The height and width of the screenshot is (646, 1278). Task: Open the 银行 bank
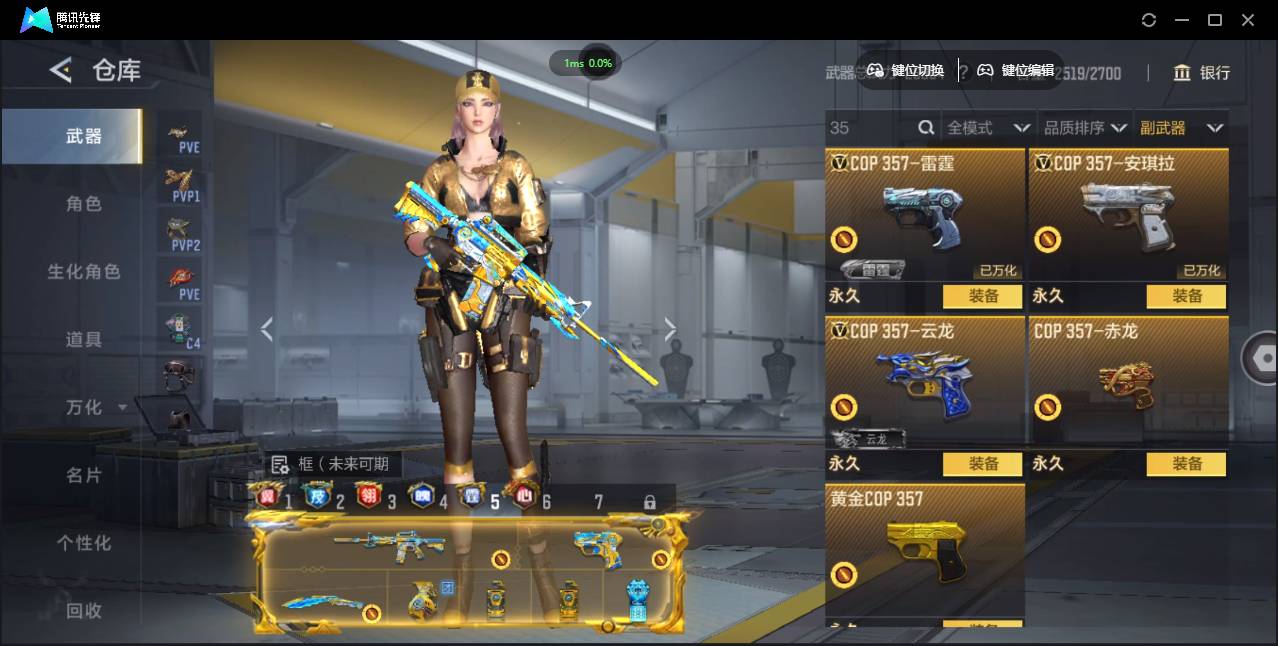(x=1201, y=73)
